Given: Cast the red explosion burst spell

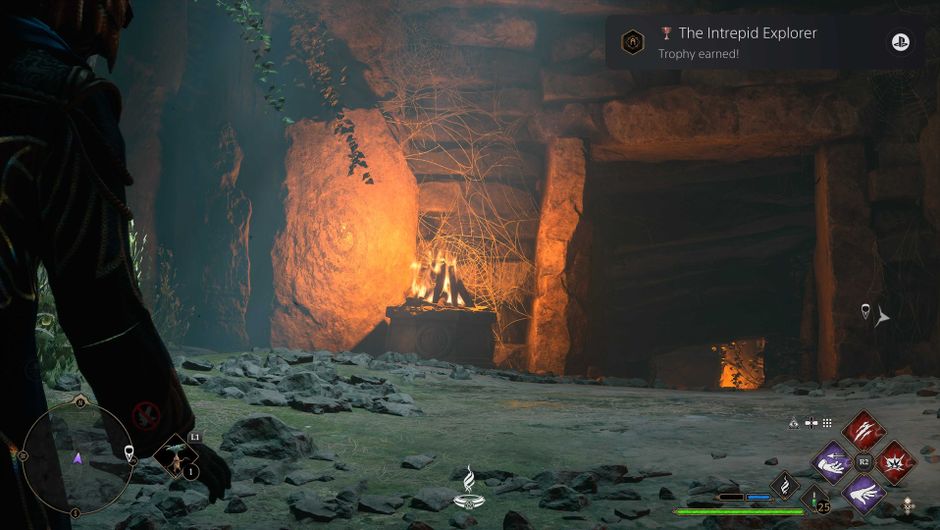Looking at the screenshot, I should click(x=894, y=462).
